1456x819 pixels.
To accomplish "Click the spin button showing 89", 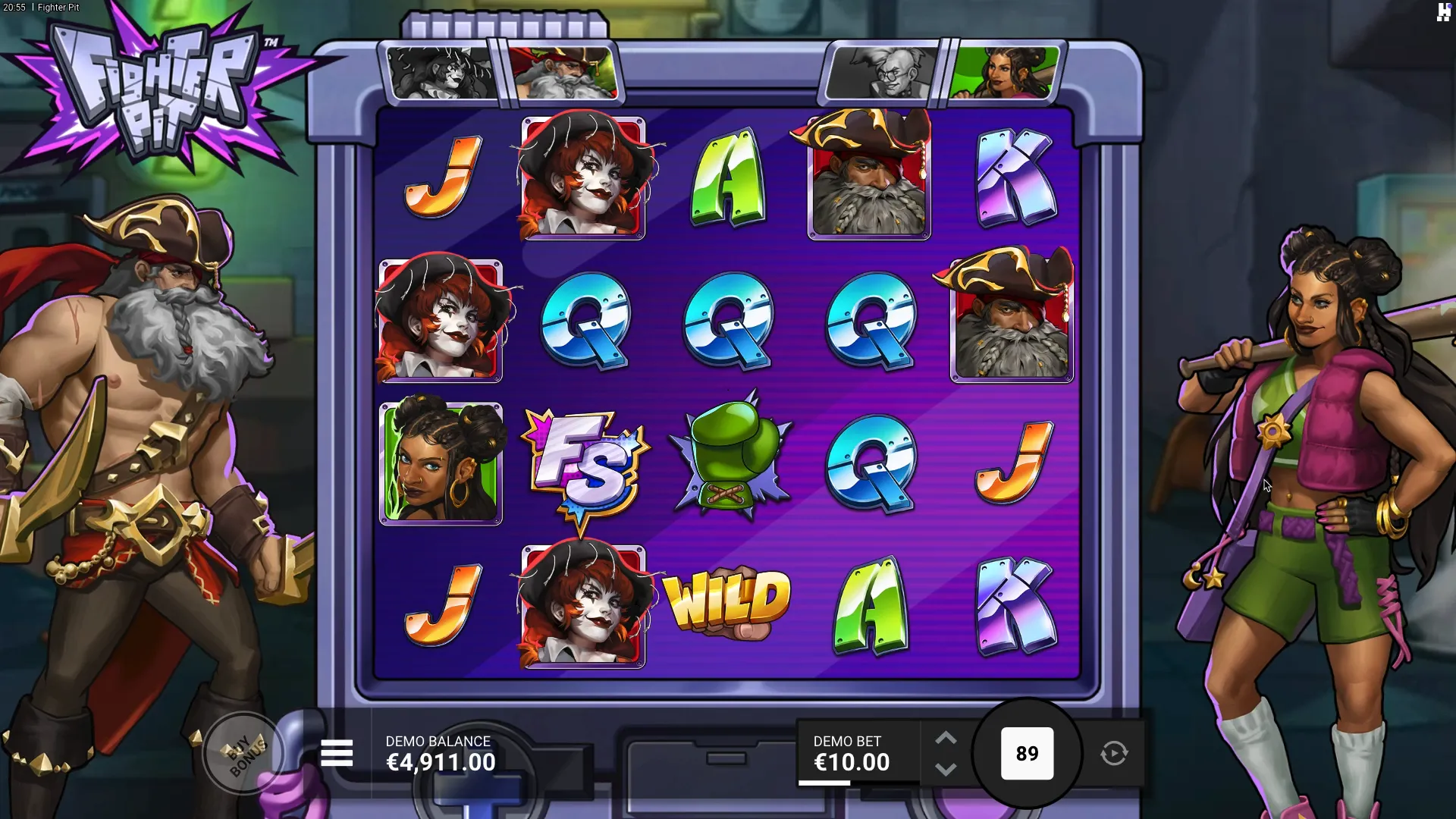I will (1027, 754).
